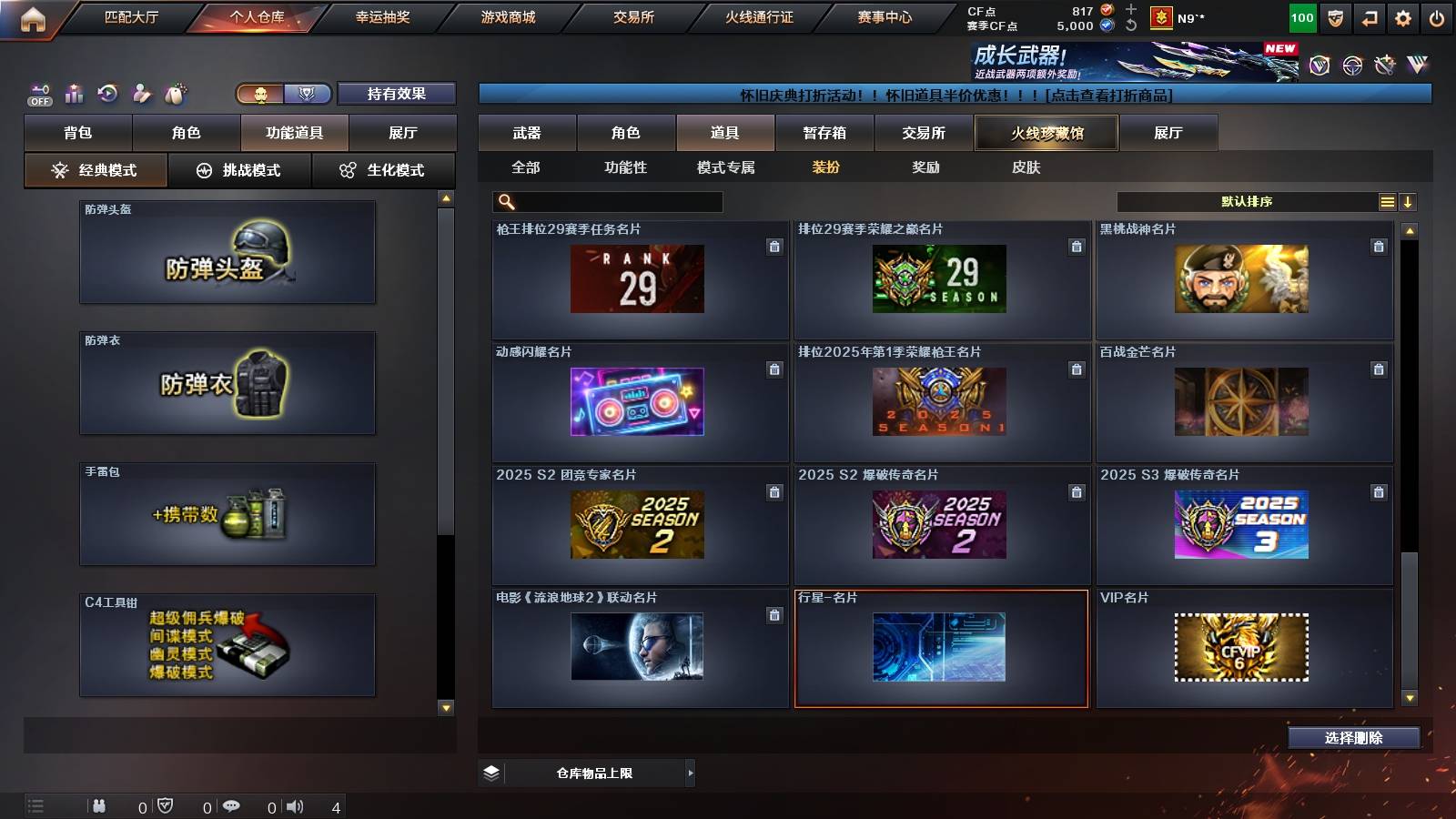Toggle the OFF key switch
Viewport: 1456px width, 819px height.
point(38,93)
